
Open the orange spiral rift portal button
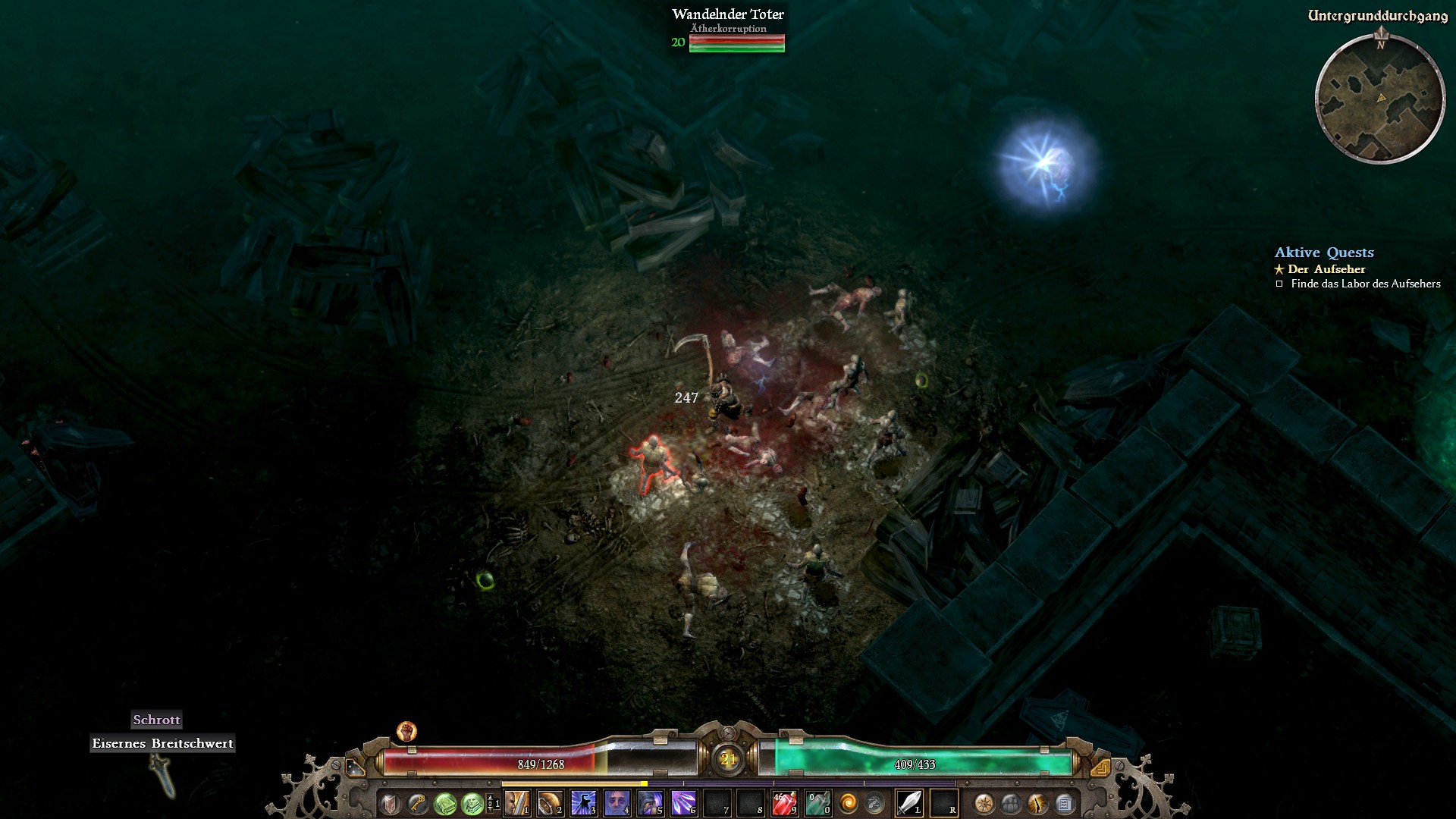click(849, 803)
